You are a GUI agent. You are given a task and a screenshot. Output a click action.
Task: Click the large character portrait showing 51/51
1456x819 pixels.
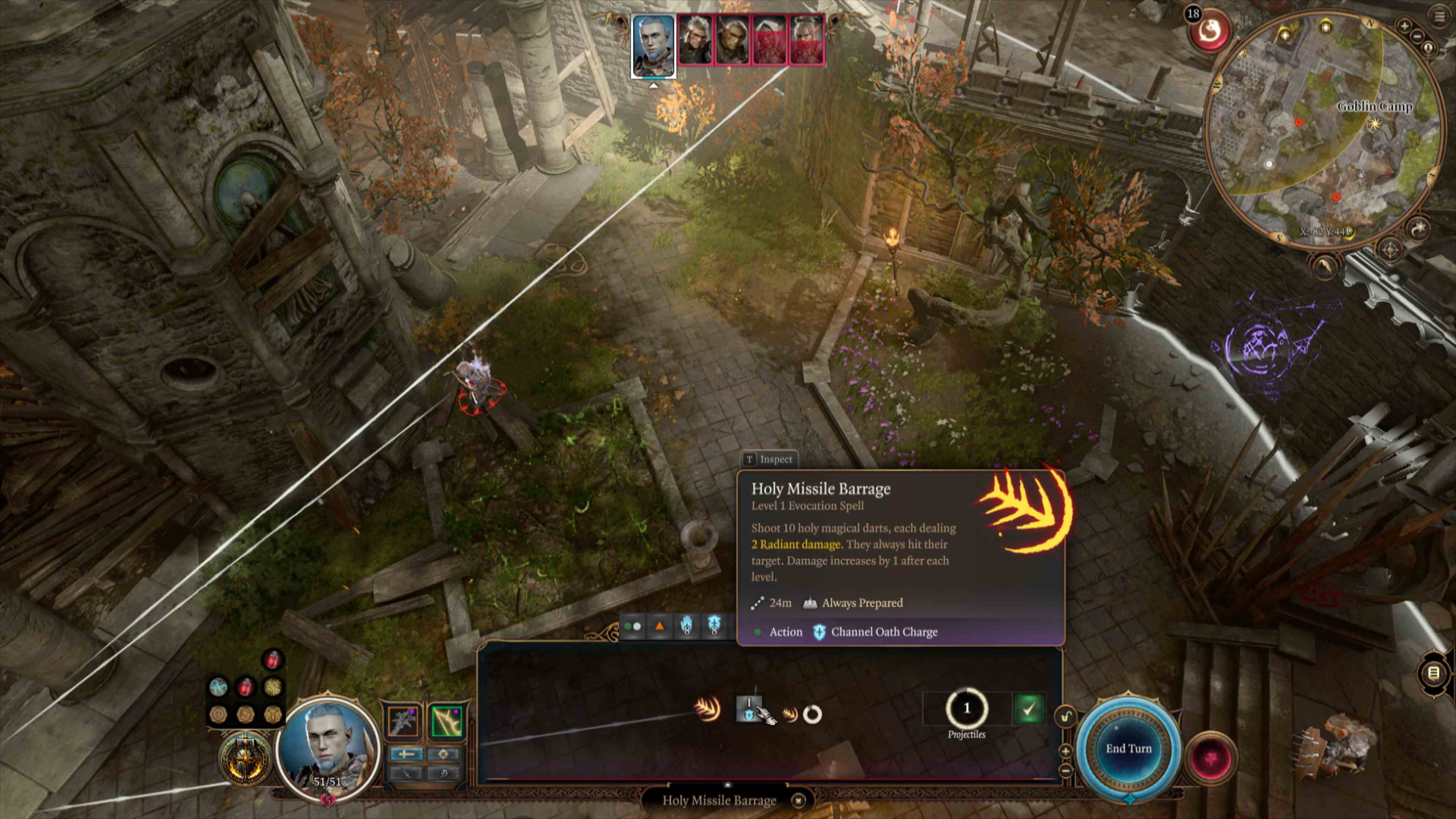(328, 746)
